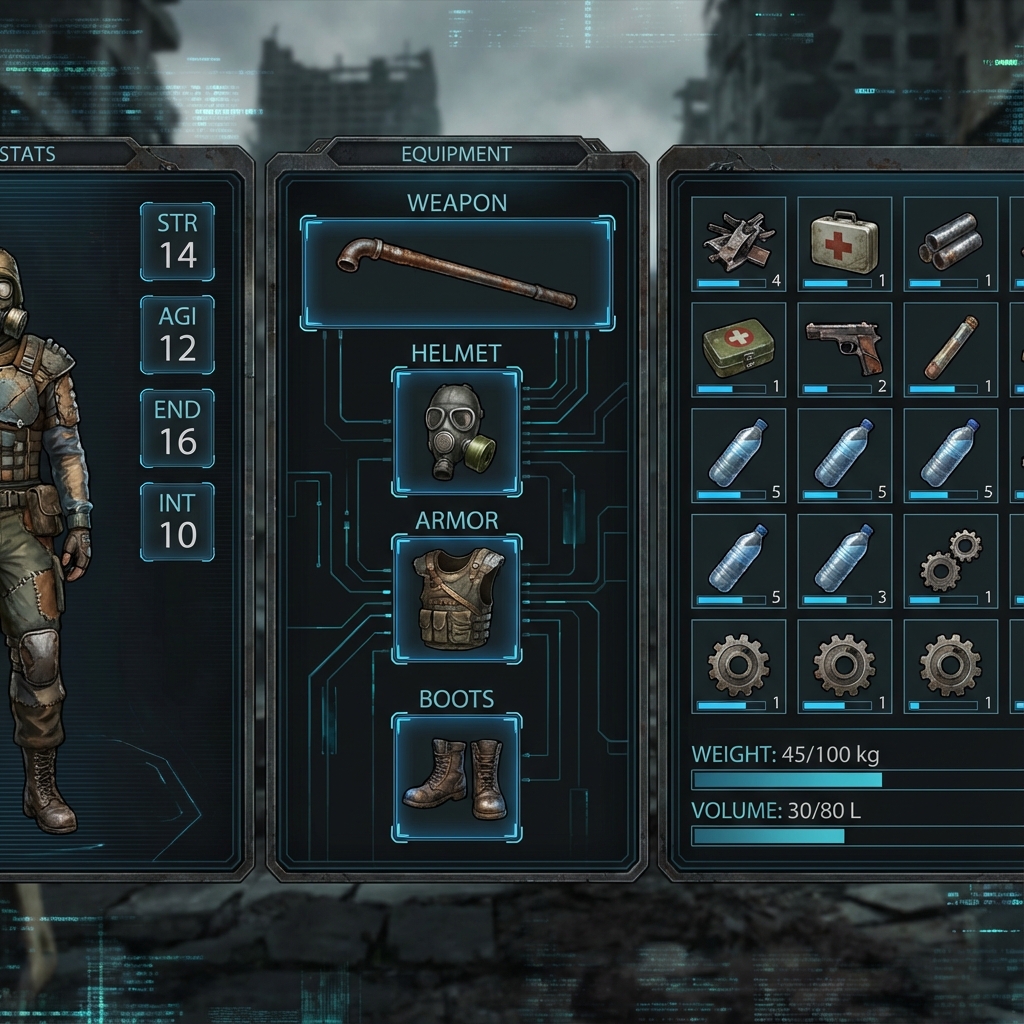Select the green medkit box
This screenshot has height=1024, width=1024.
[x=738, y=349]
